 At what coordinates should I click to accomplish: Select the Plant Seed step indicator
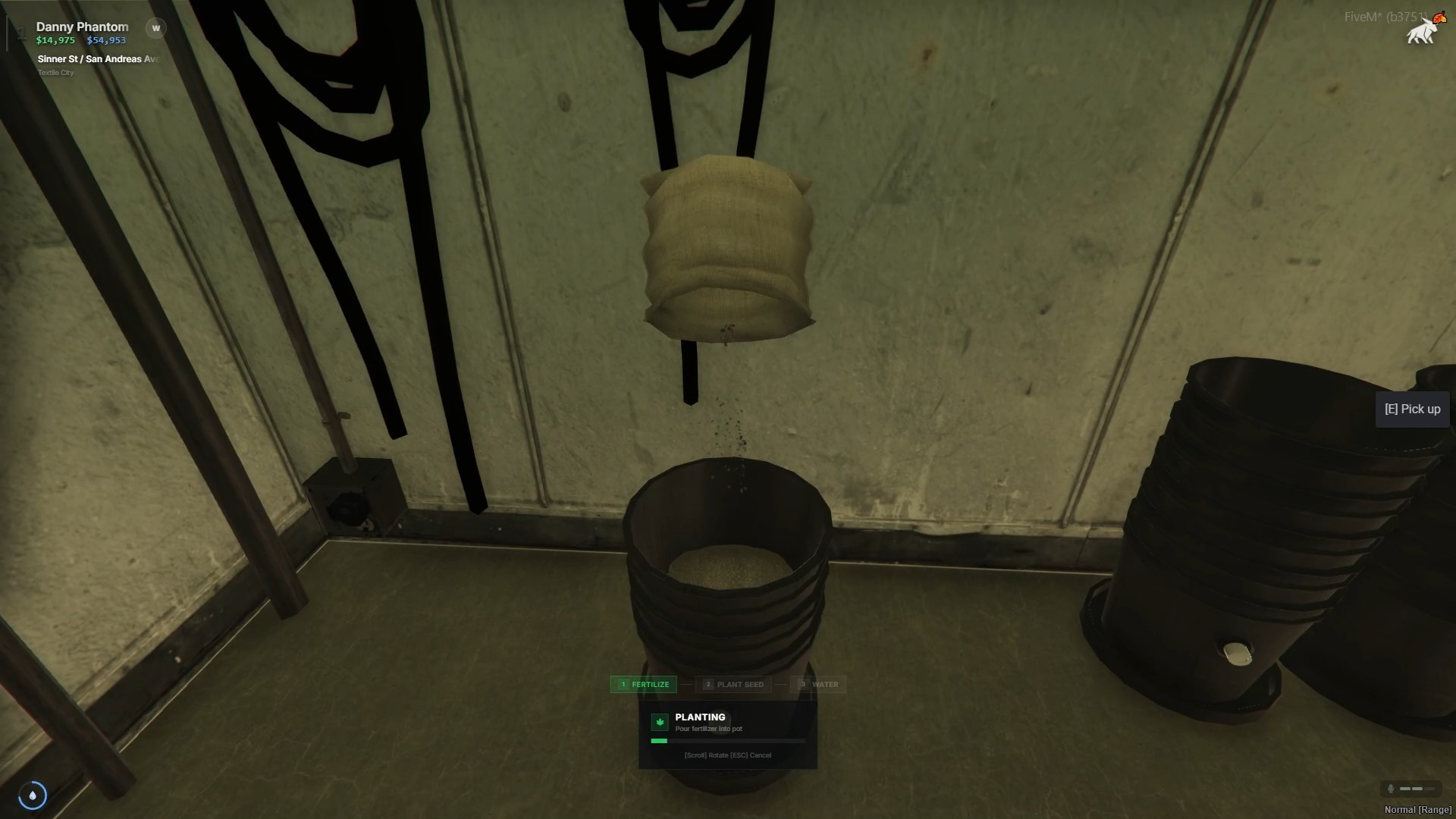click(733, 684)
